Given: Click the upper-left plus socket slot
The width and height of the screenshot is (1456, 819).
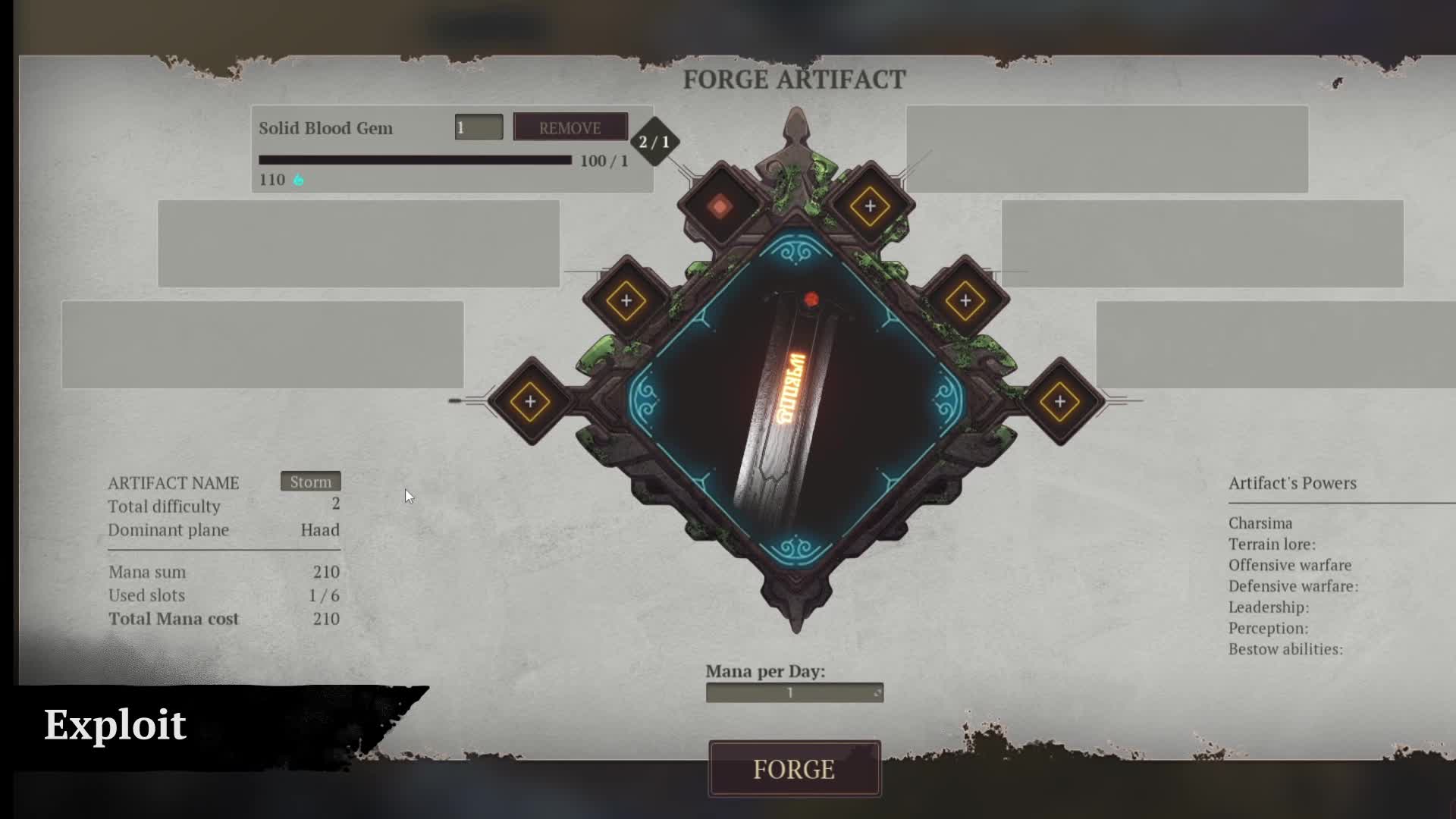Looking at the screenshot, I should click(626, 299).
